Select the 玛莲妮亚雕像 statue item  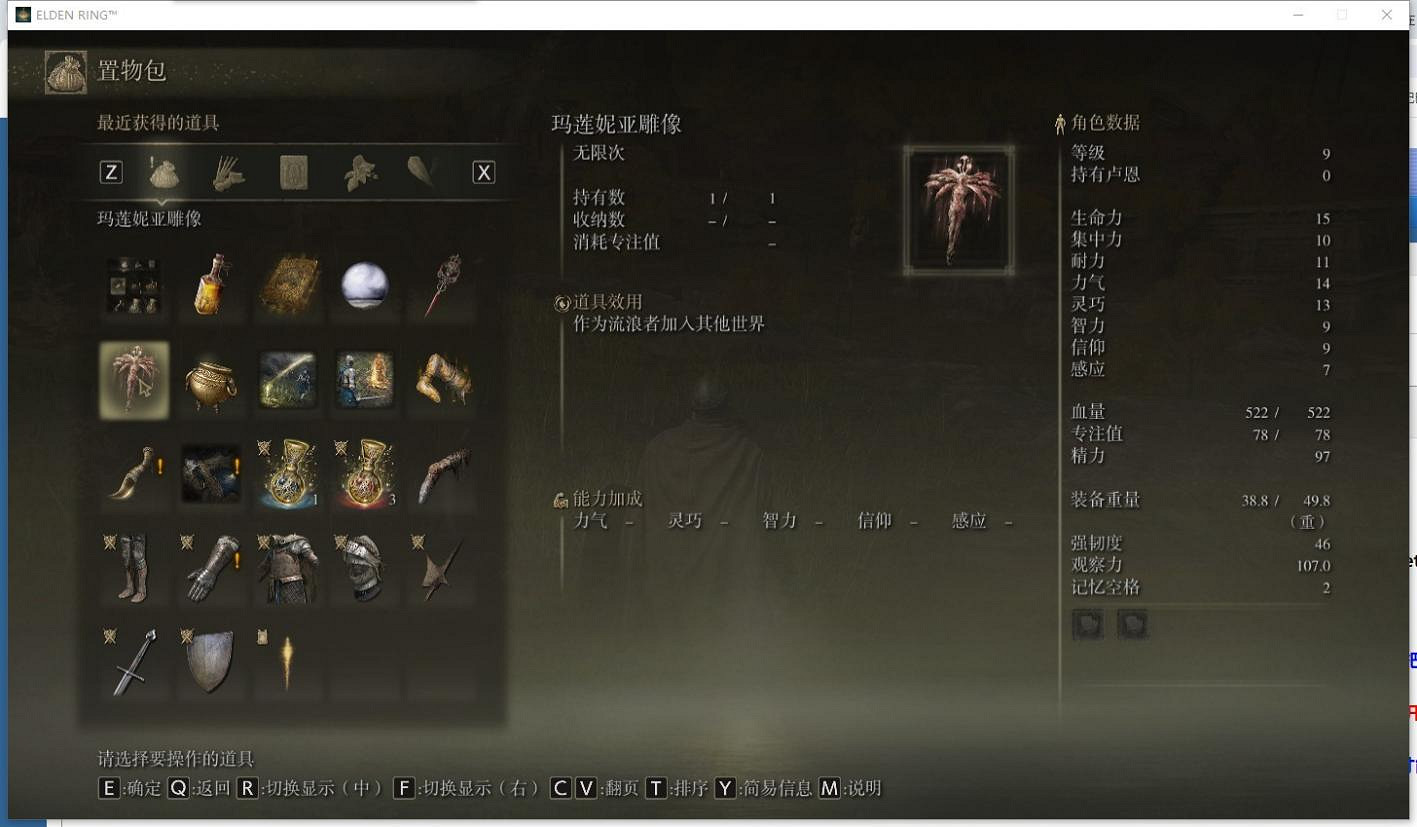pyautogui.click(x=133, y=379)
